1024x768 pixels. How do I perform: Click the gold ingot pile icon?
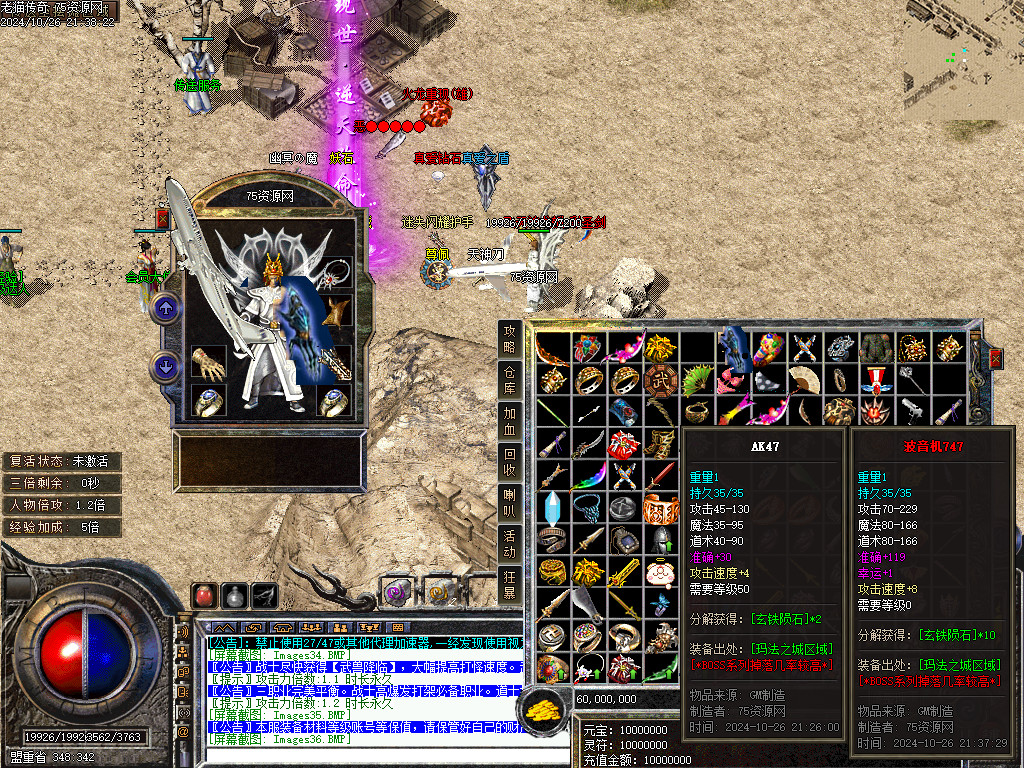tap(545, 707)
